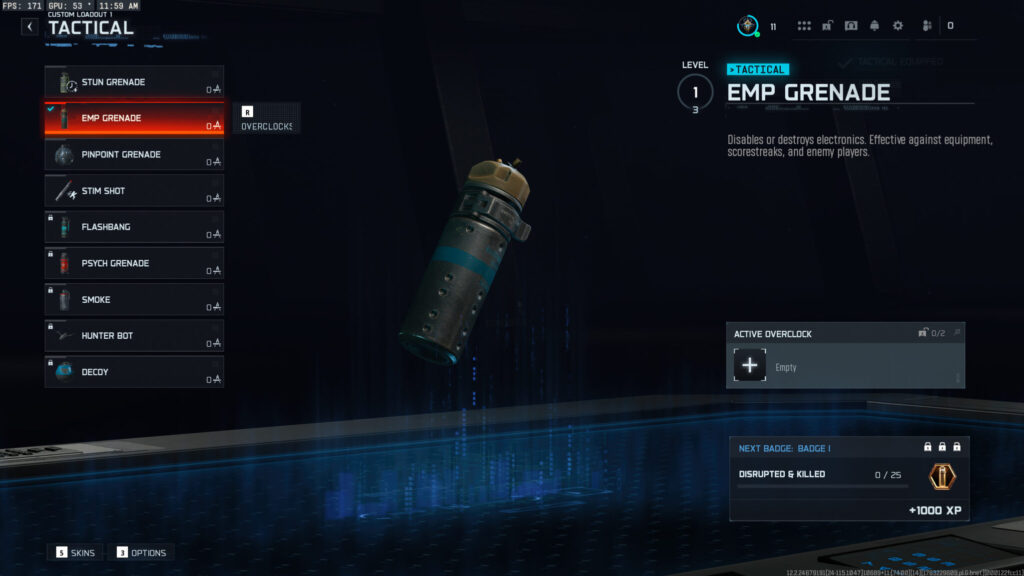The width and height of the screenshot is (1024, 576).
Task: Select the Stun Grenade tactical
Action: point(134,82)
